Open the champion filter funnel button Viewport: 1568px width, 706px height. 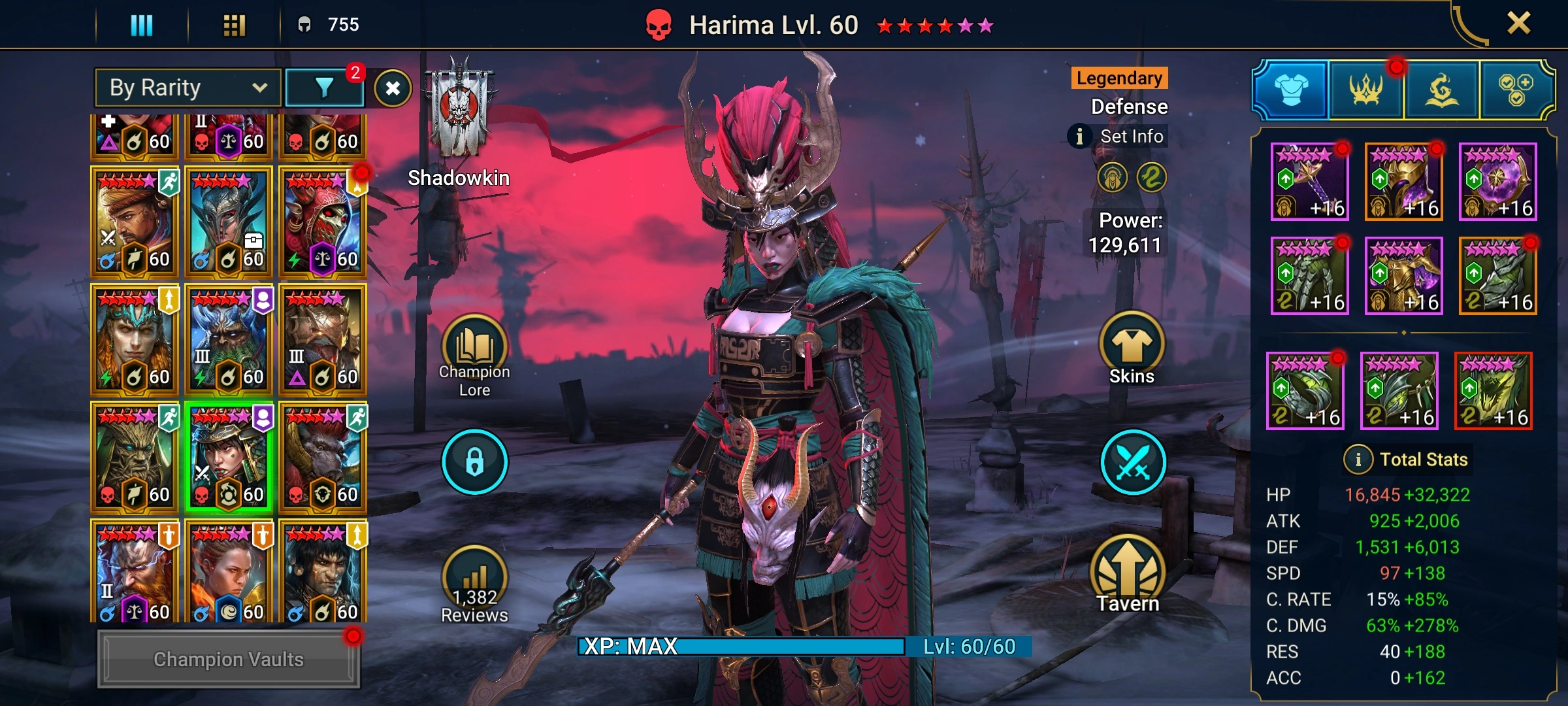point(324,88)
